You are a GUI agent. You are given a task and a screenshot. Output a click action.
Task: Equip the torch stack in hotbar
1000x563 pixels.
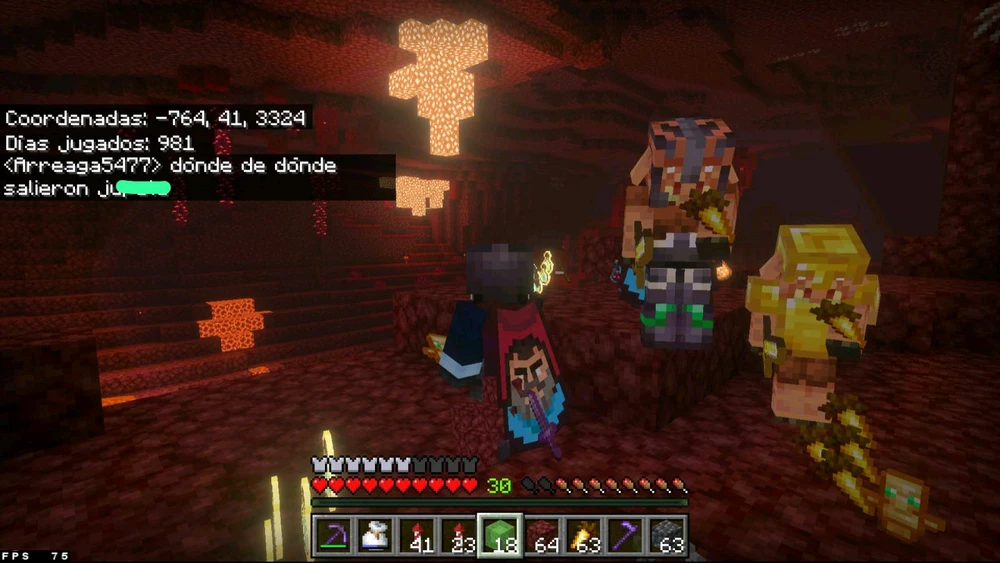tap(583, 536)
